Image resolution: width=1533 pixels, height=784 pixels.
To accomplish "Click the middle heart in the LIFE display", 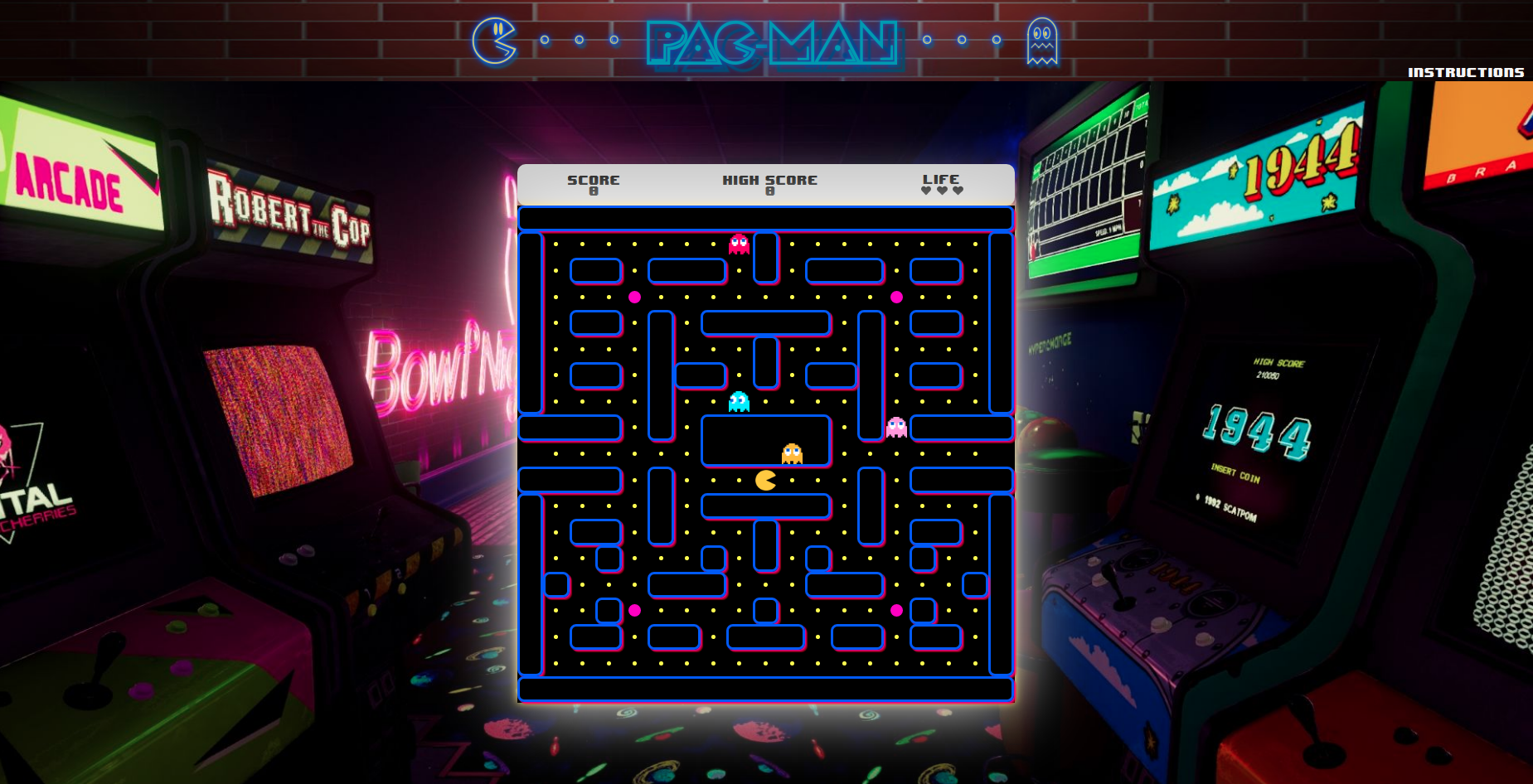I will [x=943, y=189].
